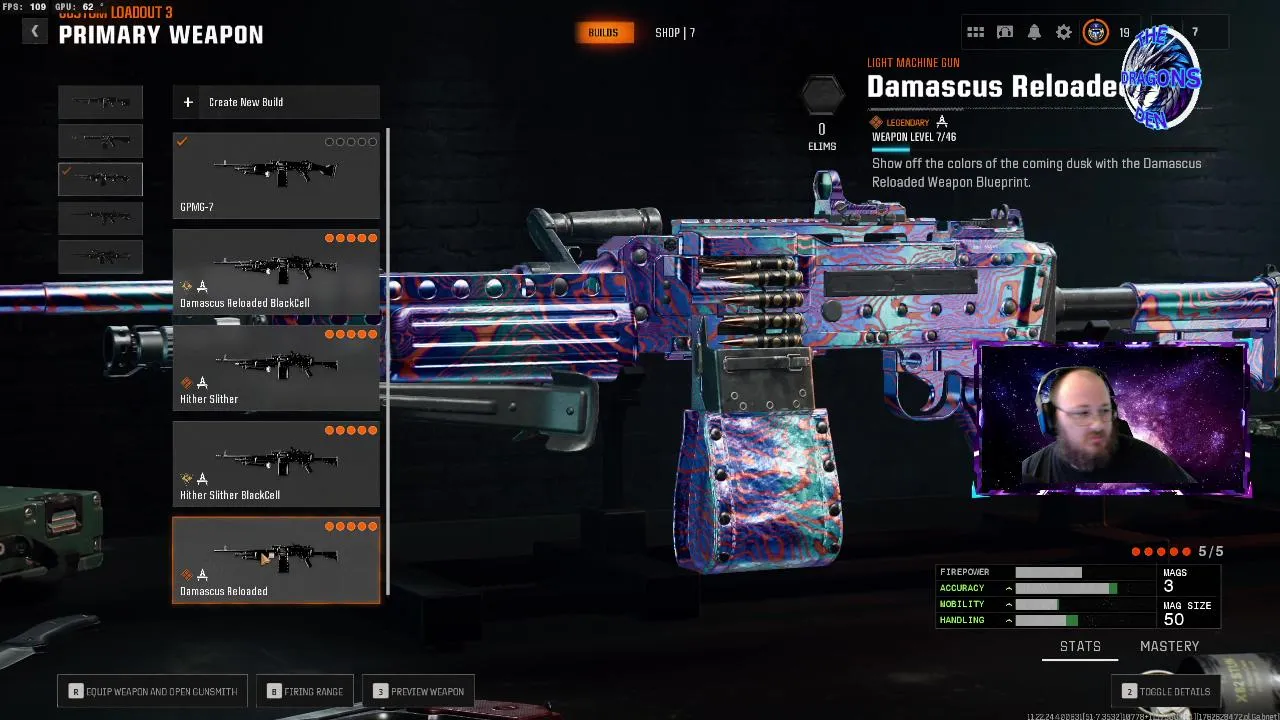Image resolution: width=1280 pixels, height=720 pixels.
Task: Switch to the Mastery tab
Action: coord(1169,647)
